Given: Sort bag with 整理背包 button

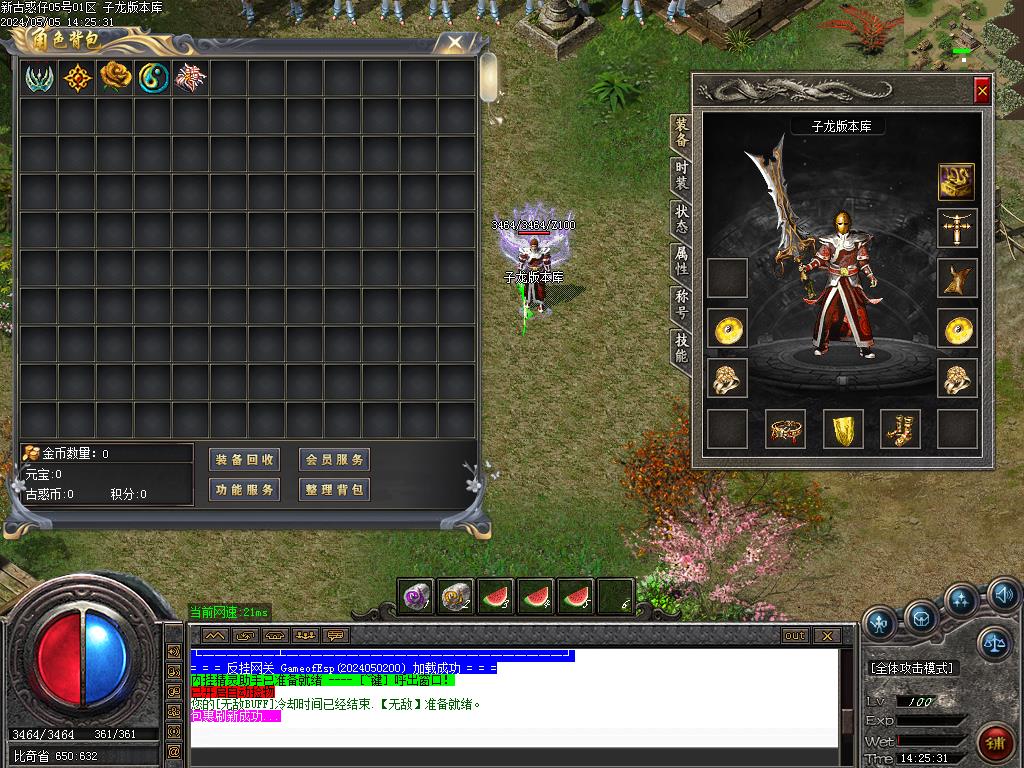Looking at the screenshot, I should point(334,490).
